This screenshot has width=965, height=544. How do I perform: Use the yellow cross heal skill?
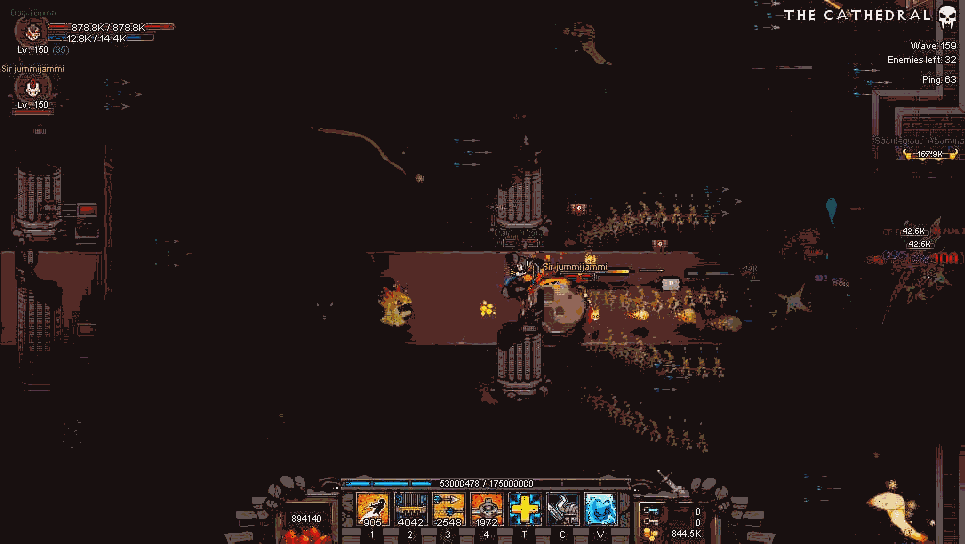[x=525, y=509]
